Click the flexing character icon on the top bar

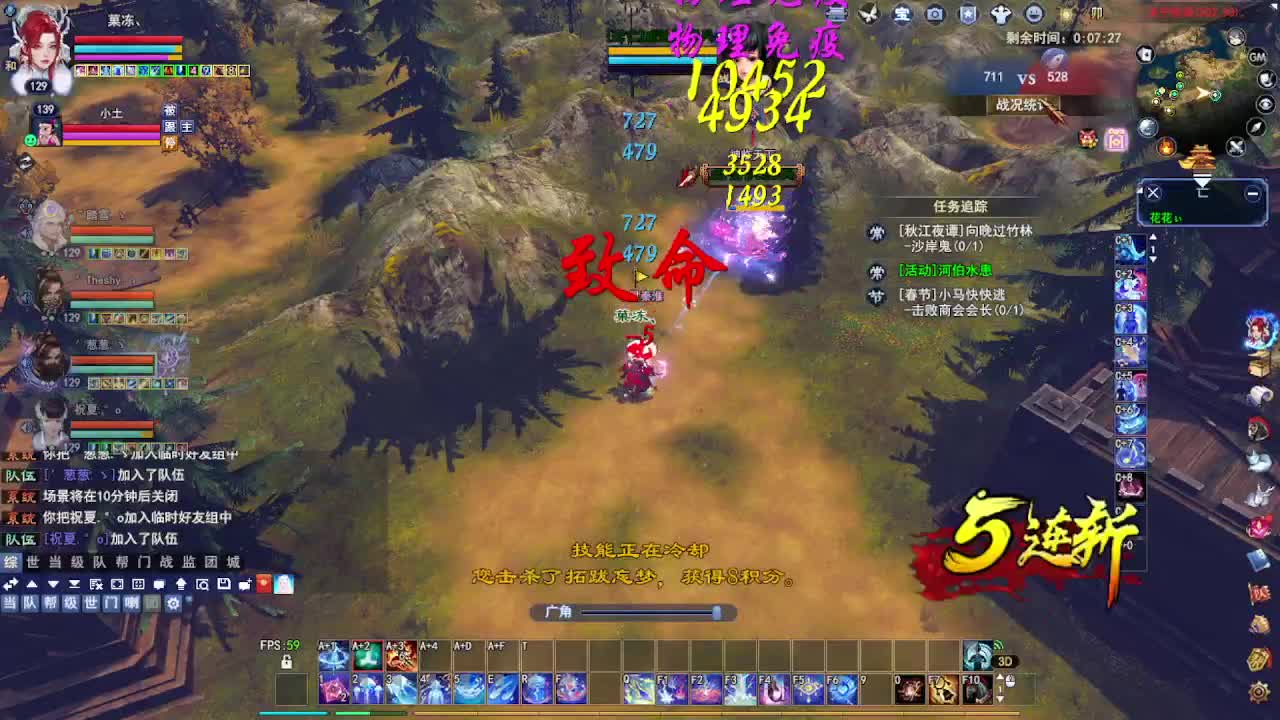999,14
